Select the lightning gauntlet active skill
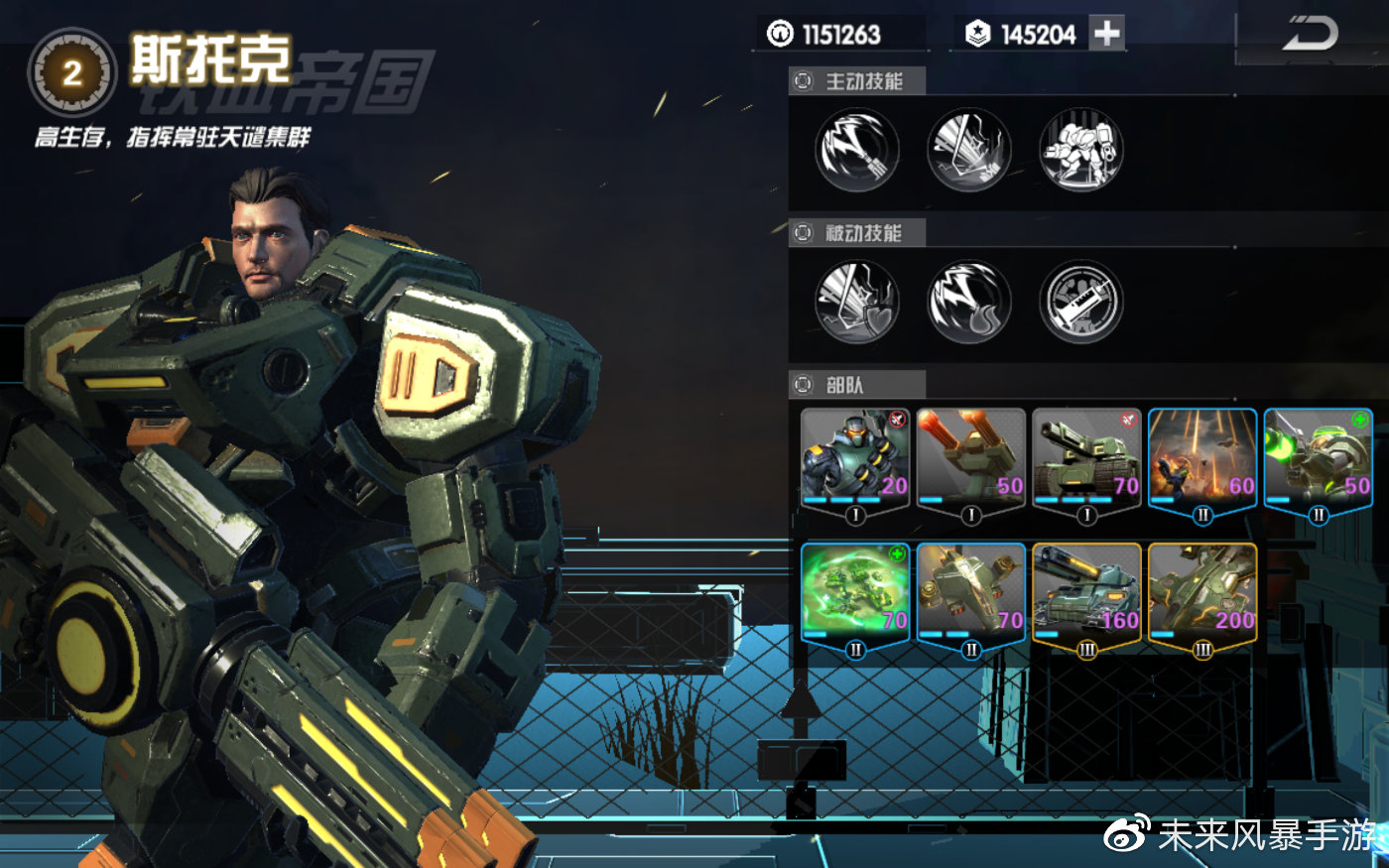The image size is (1389, 868). pos(857,150)
